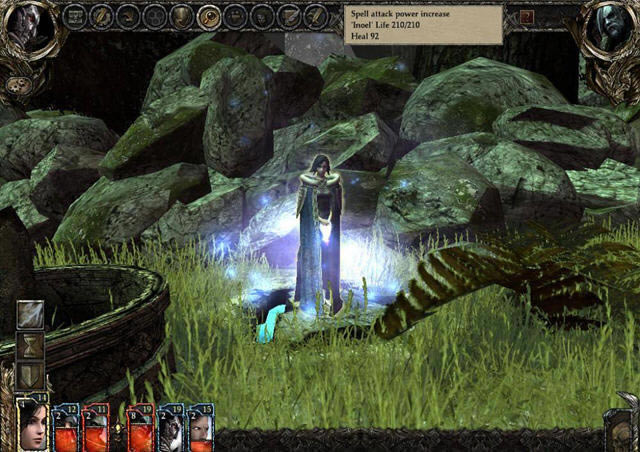The height and width of the screenshot is (452, 640).
Task: Open the top-left hero portrait
Action: pos(30,24)
